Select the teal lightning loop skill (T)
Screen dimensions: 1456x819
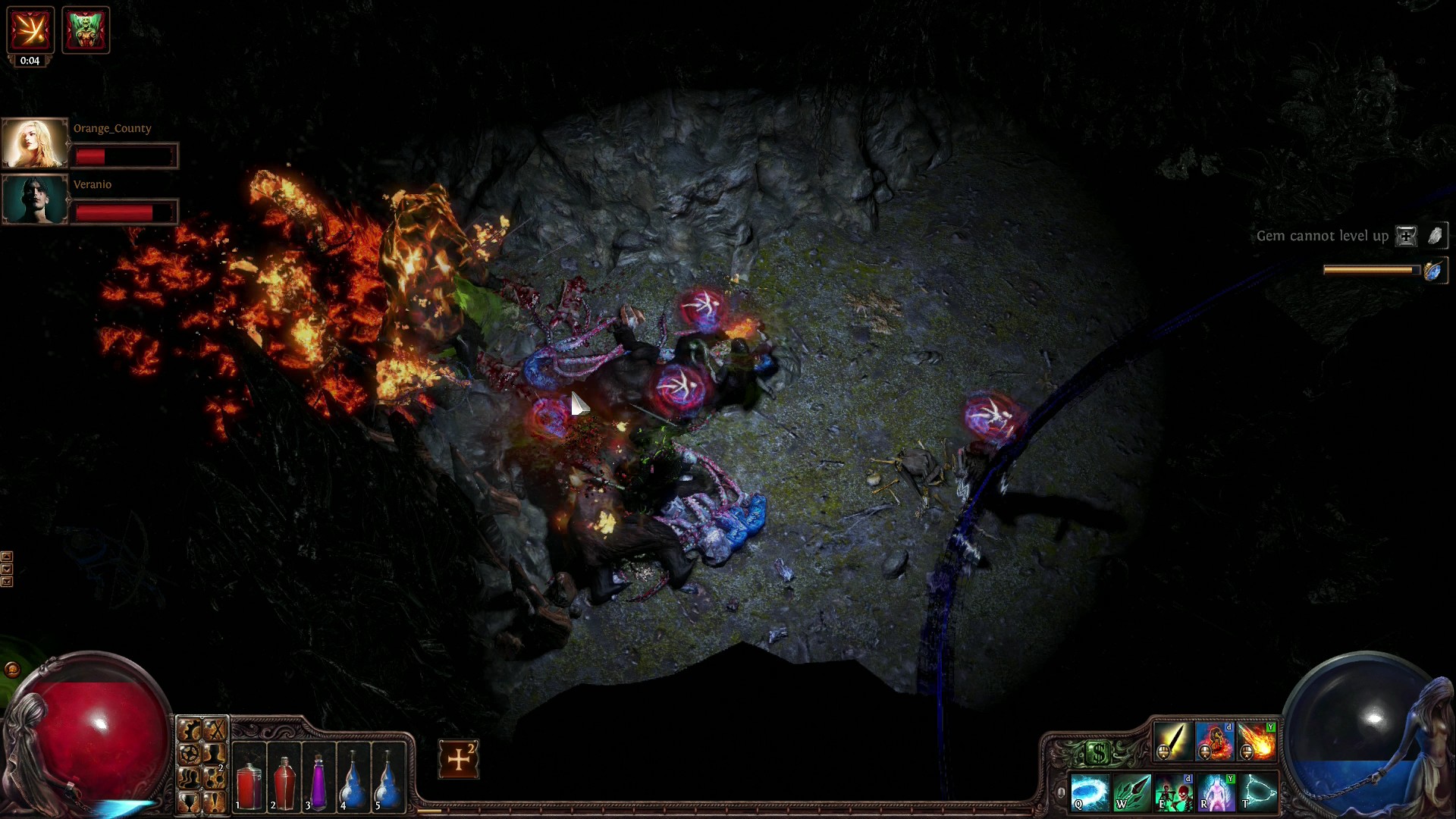click(1258, 792)
